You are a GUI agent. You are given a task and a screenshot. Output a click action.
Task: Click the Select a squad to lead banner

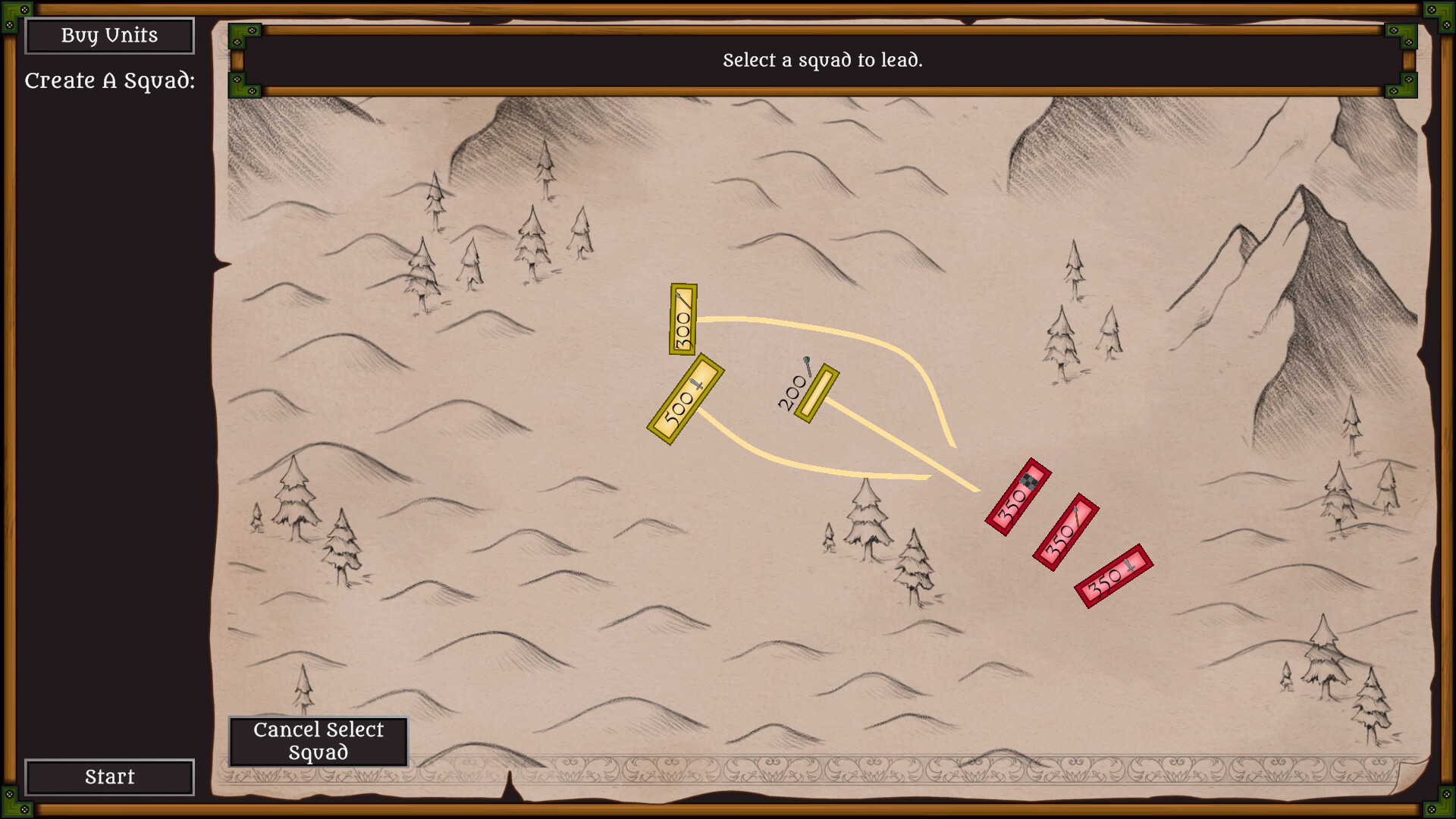pos(823,62)
